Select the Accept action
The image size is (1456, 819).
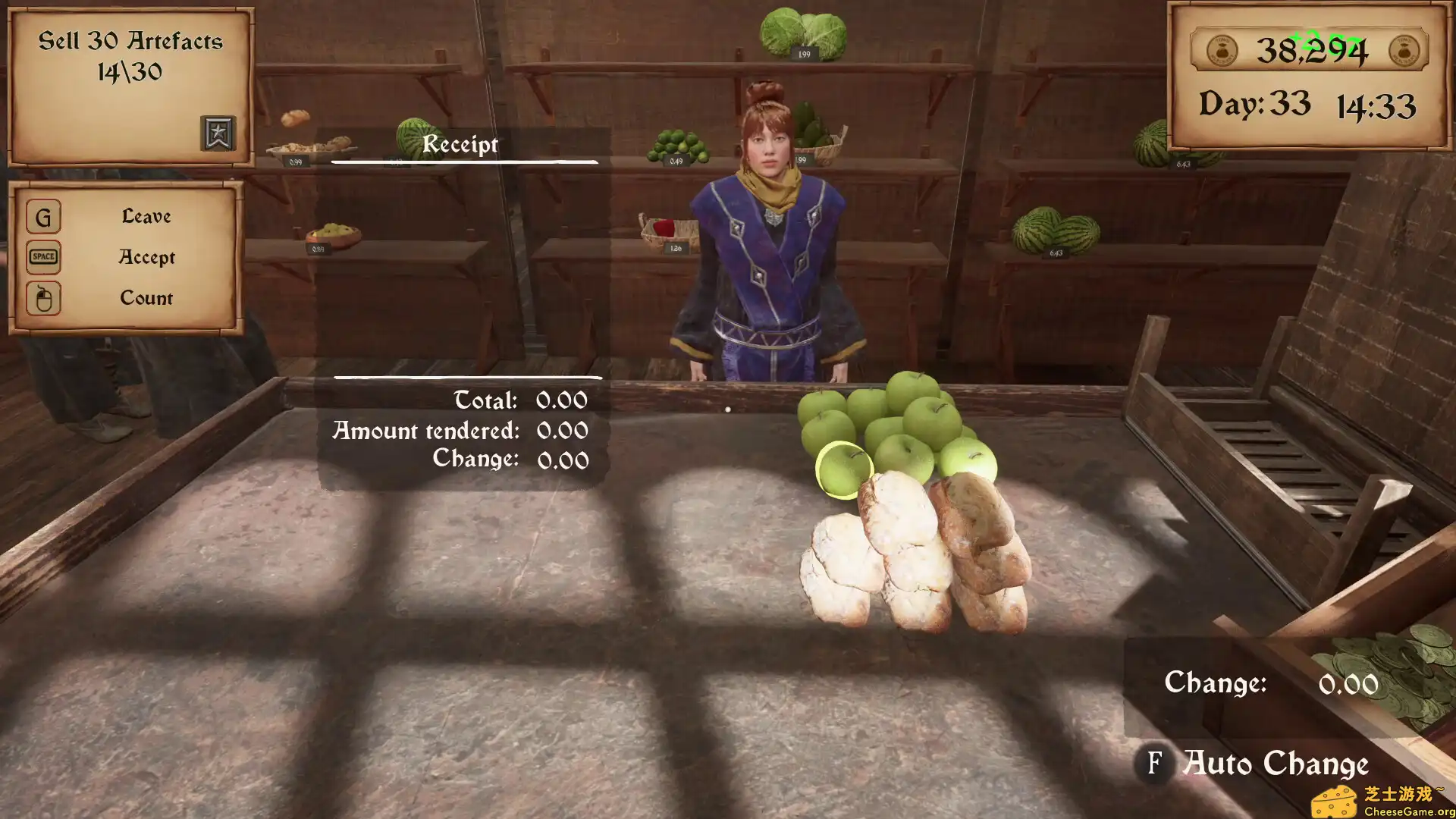point(146,258)
